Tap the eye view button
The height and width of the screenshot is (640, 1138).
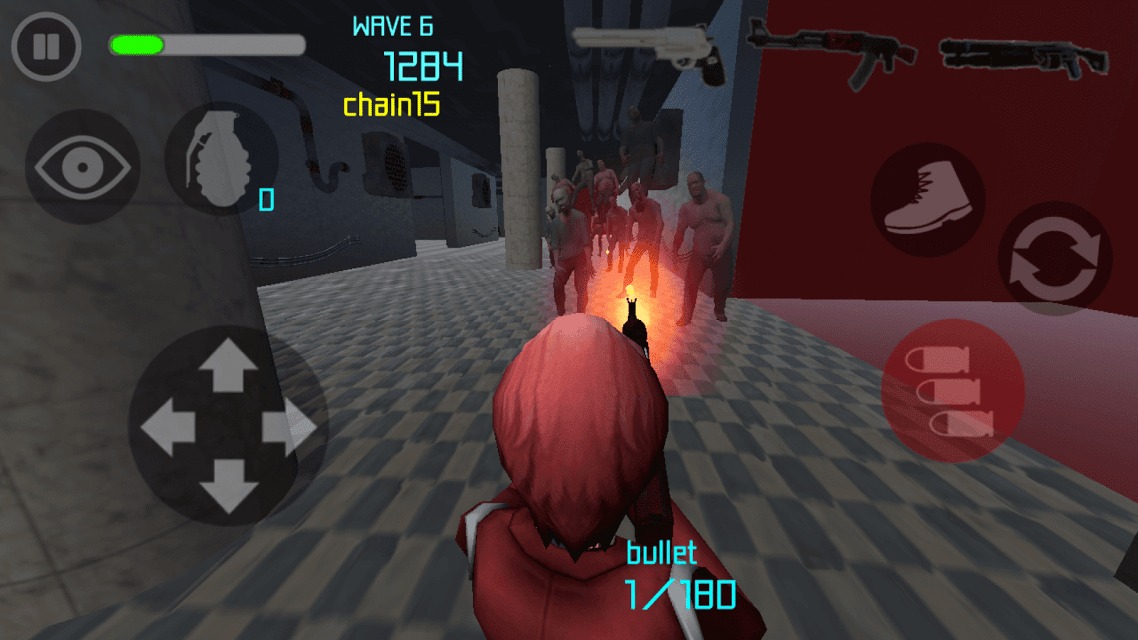pyautogui.click(x=82, y=167)
